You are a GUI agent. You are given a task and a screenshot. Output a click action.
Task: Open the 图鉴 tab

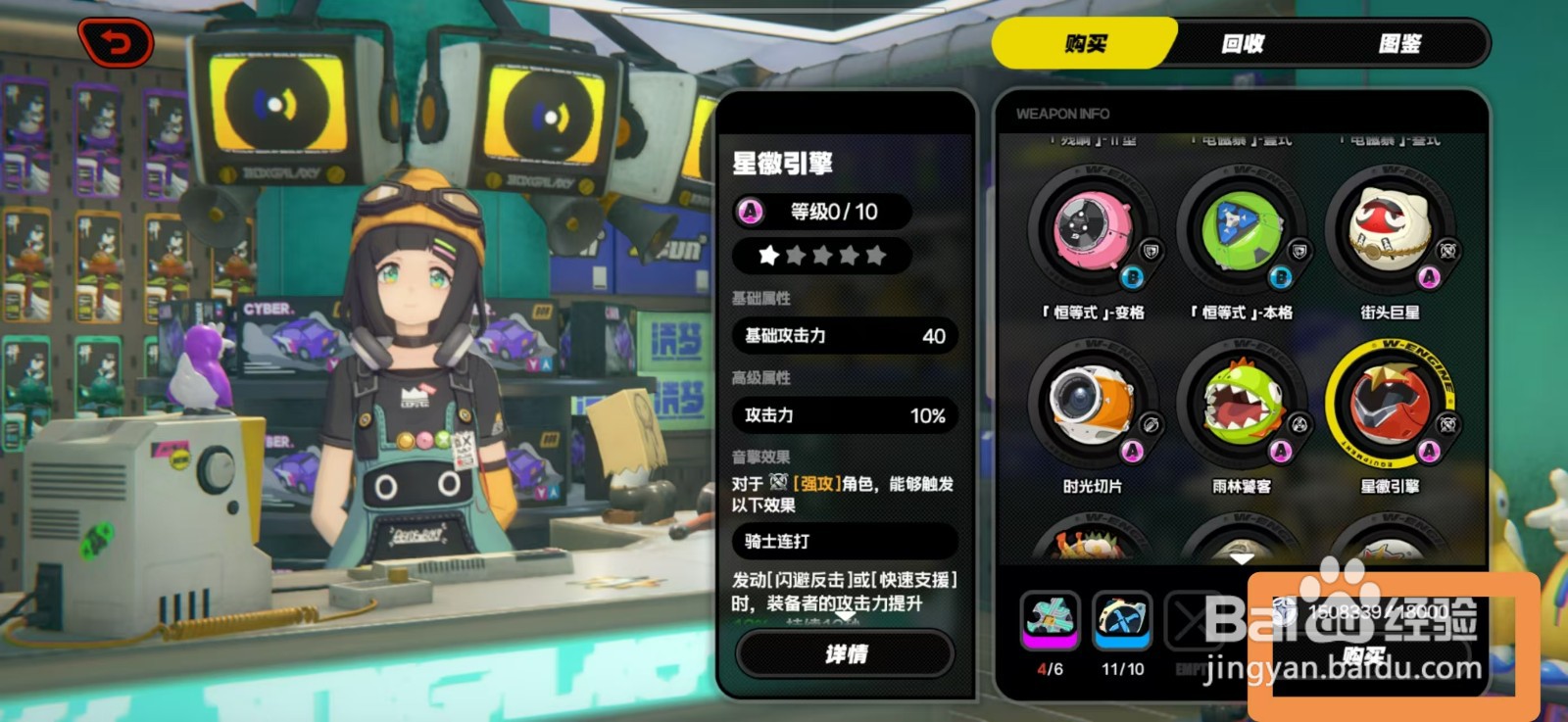[1400, 43]
